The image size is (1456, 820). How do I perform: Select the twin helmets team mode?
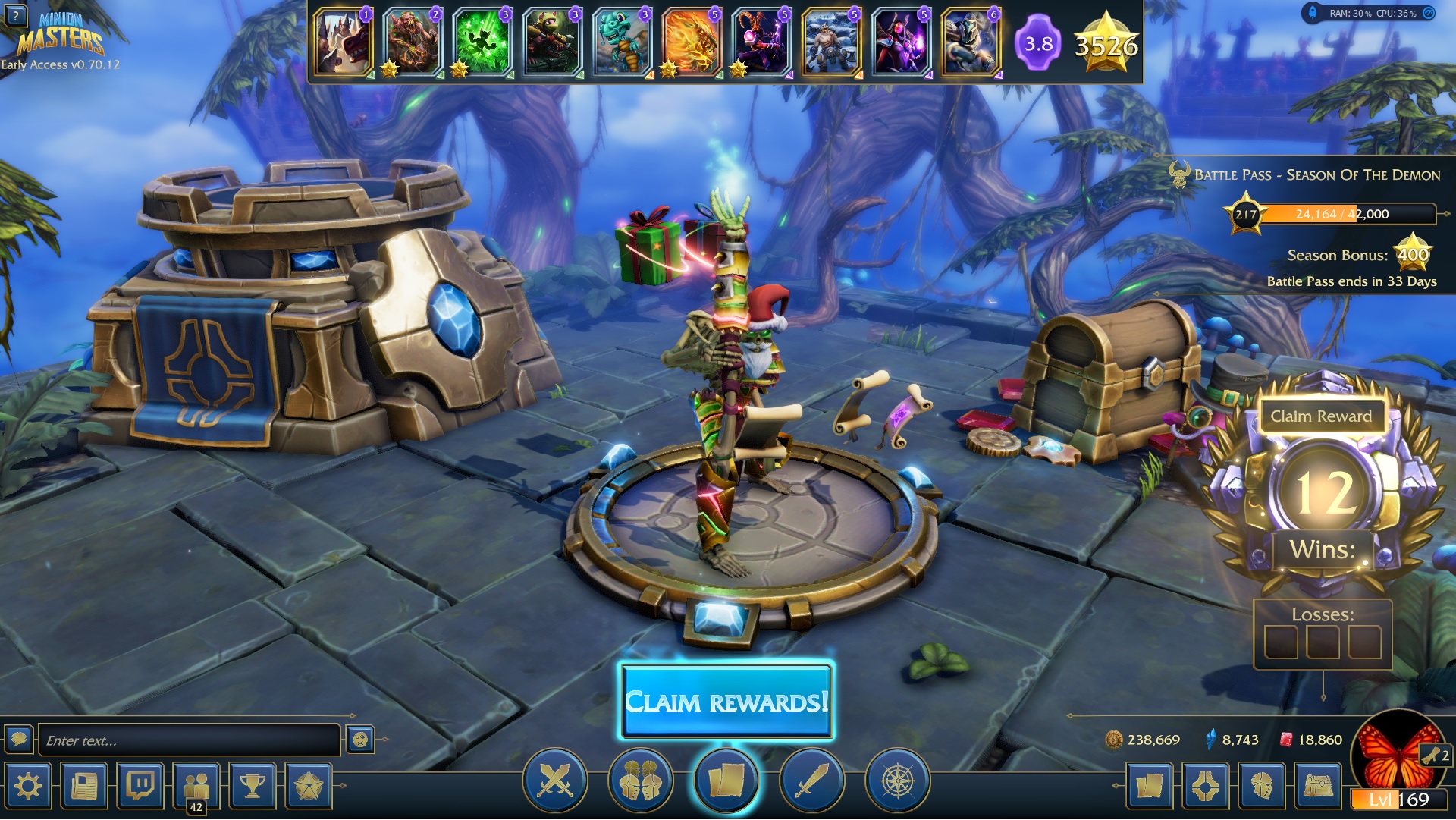click(641, 781)
